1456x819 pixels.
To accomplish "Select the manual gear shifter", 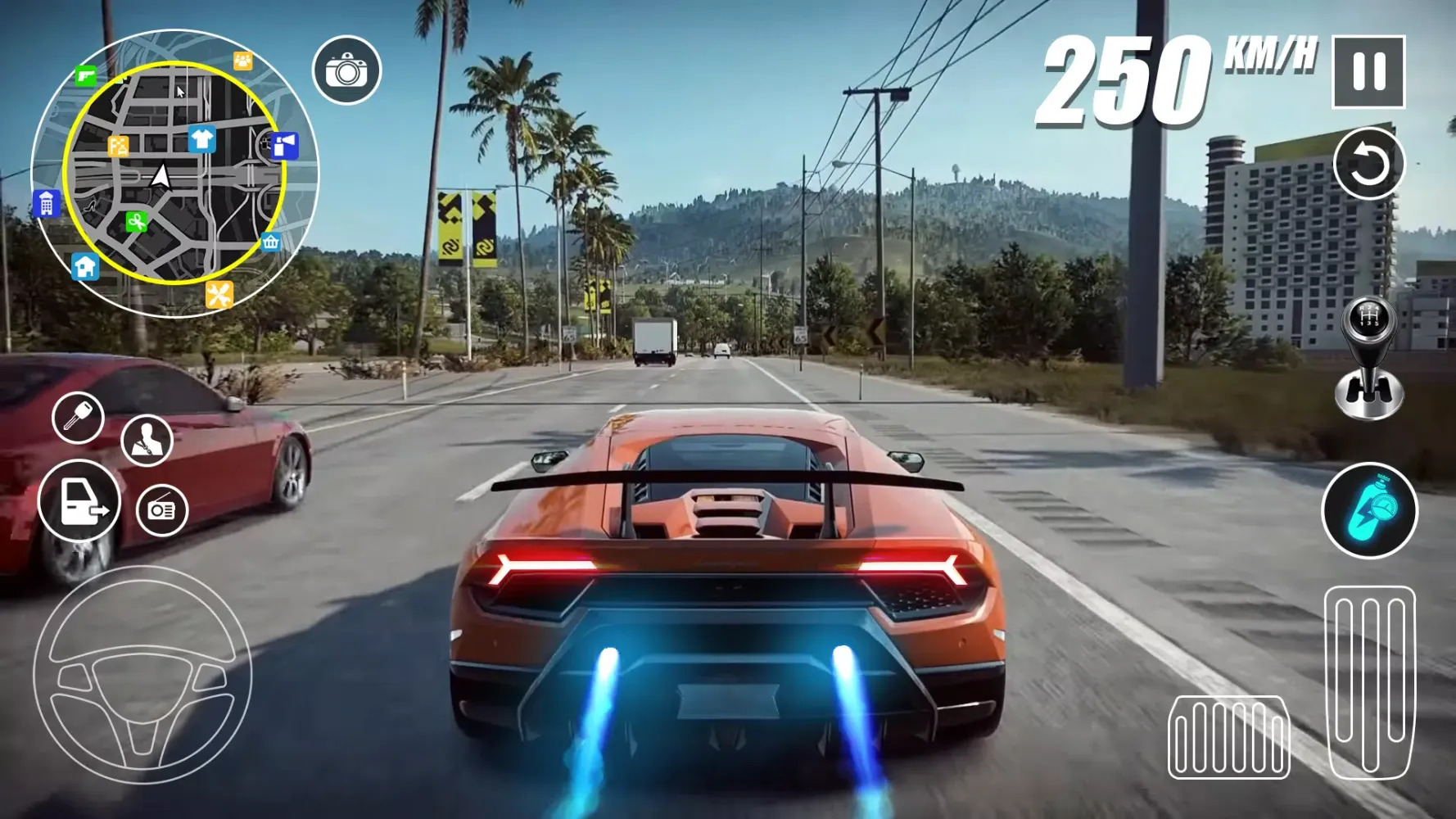I will (x=1370, y=352).
